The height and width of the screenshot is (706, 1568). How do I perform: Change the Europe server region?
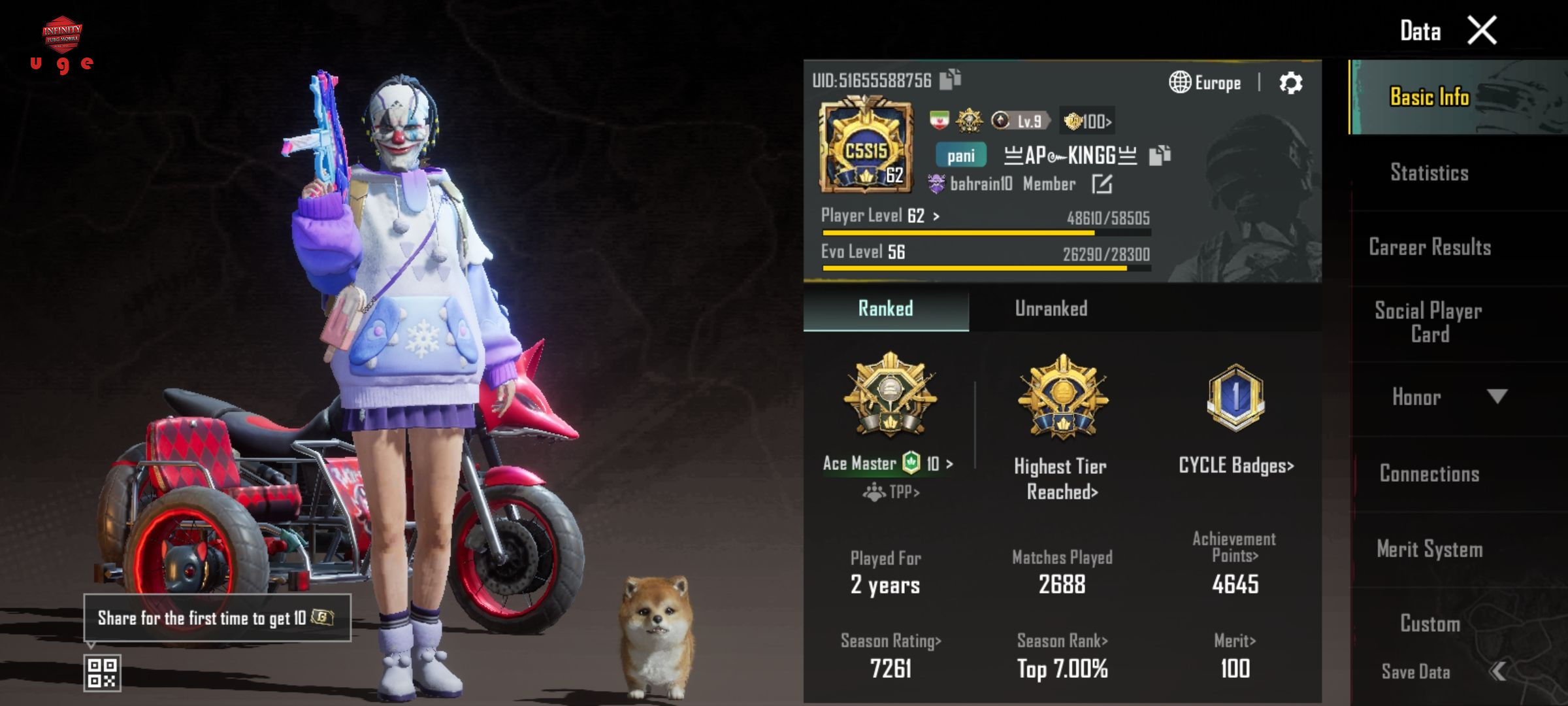click(x=1205, y=83)
